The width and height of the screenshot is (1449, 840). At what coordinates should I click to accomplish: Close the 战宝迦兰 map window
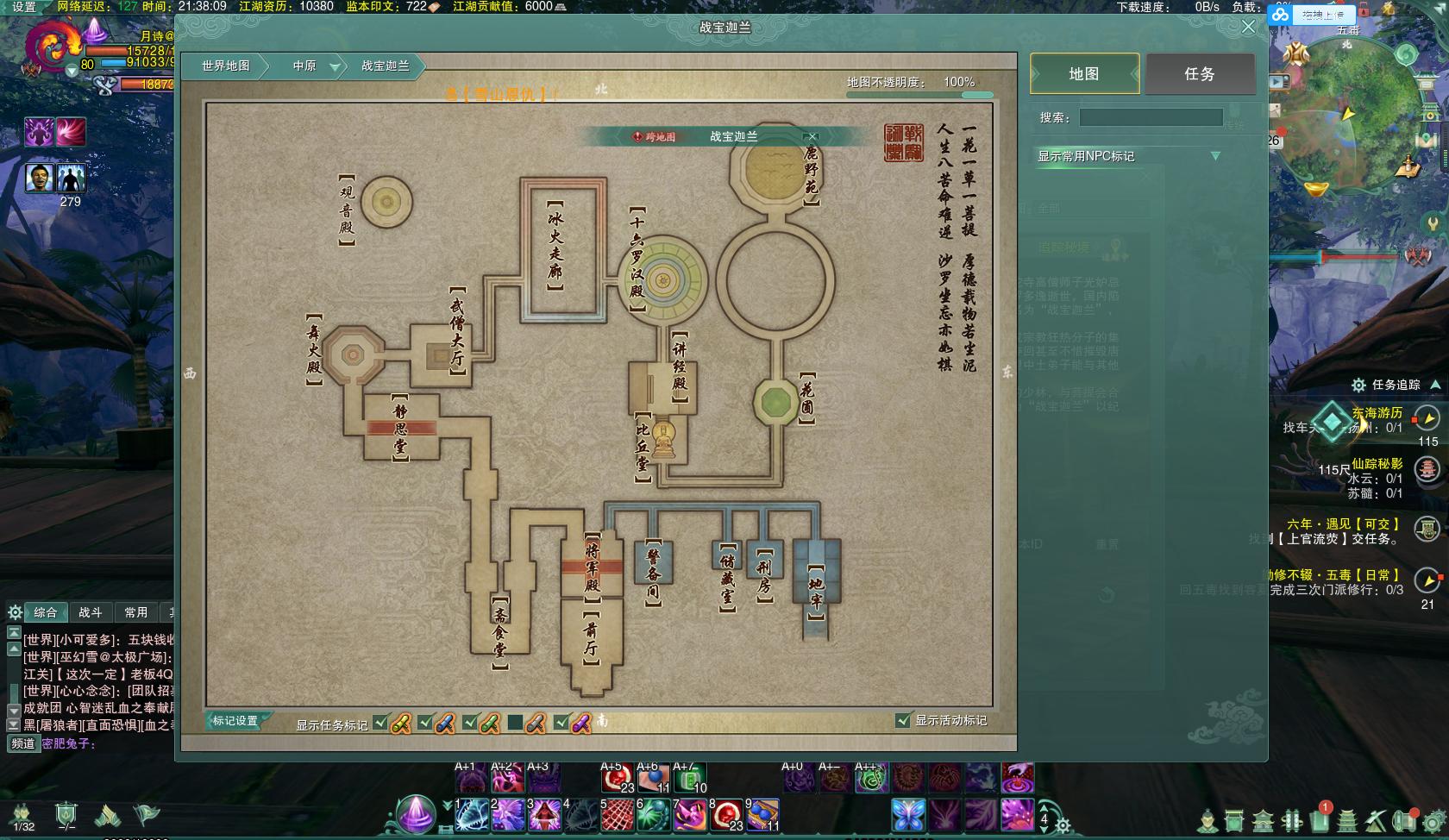pos(1248,27)
